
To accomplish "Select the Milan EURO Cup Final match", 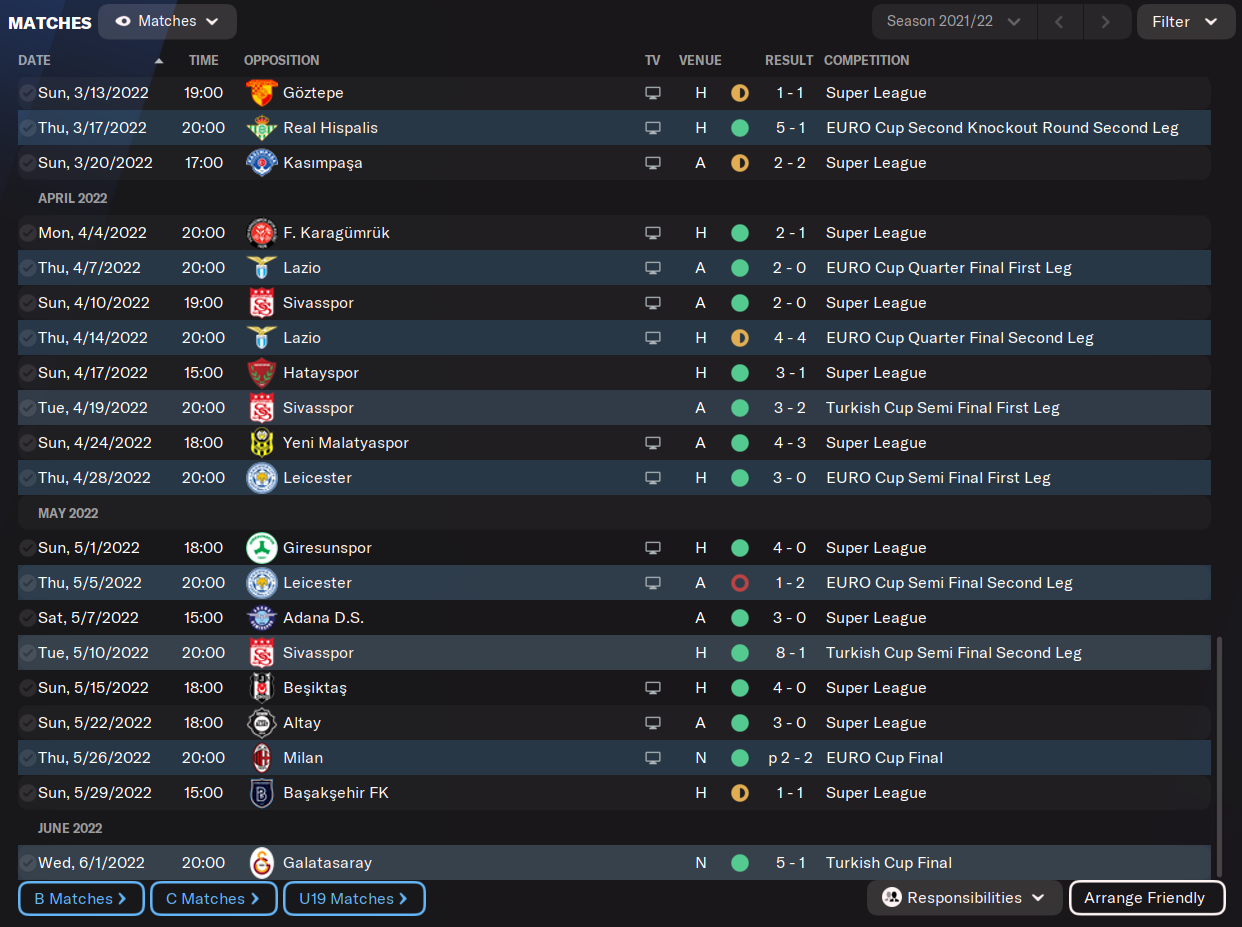I will (303, 758).
